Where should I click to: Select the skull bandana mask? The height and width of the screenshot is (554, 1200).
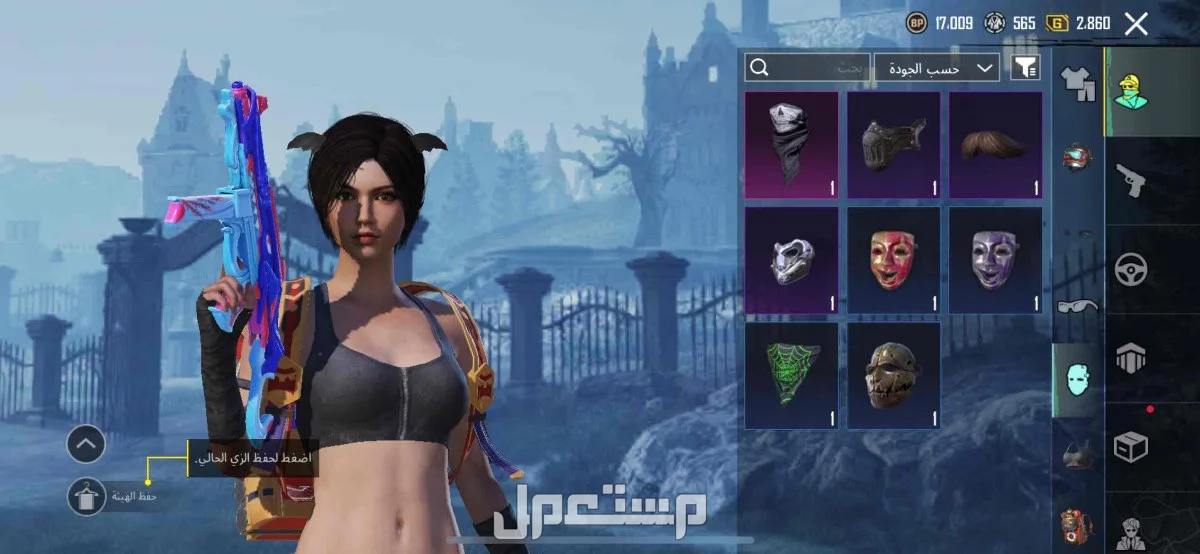[791, 145]
